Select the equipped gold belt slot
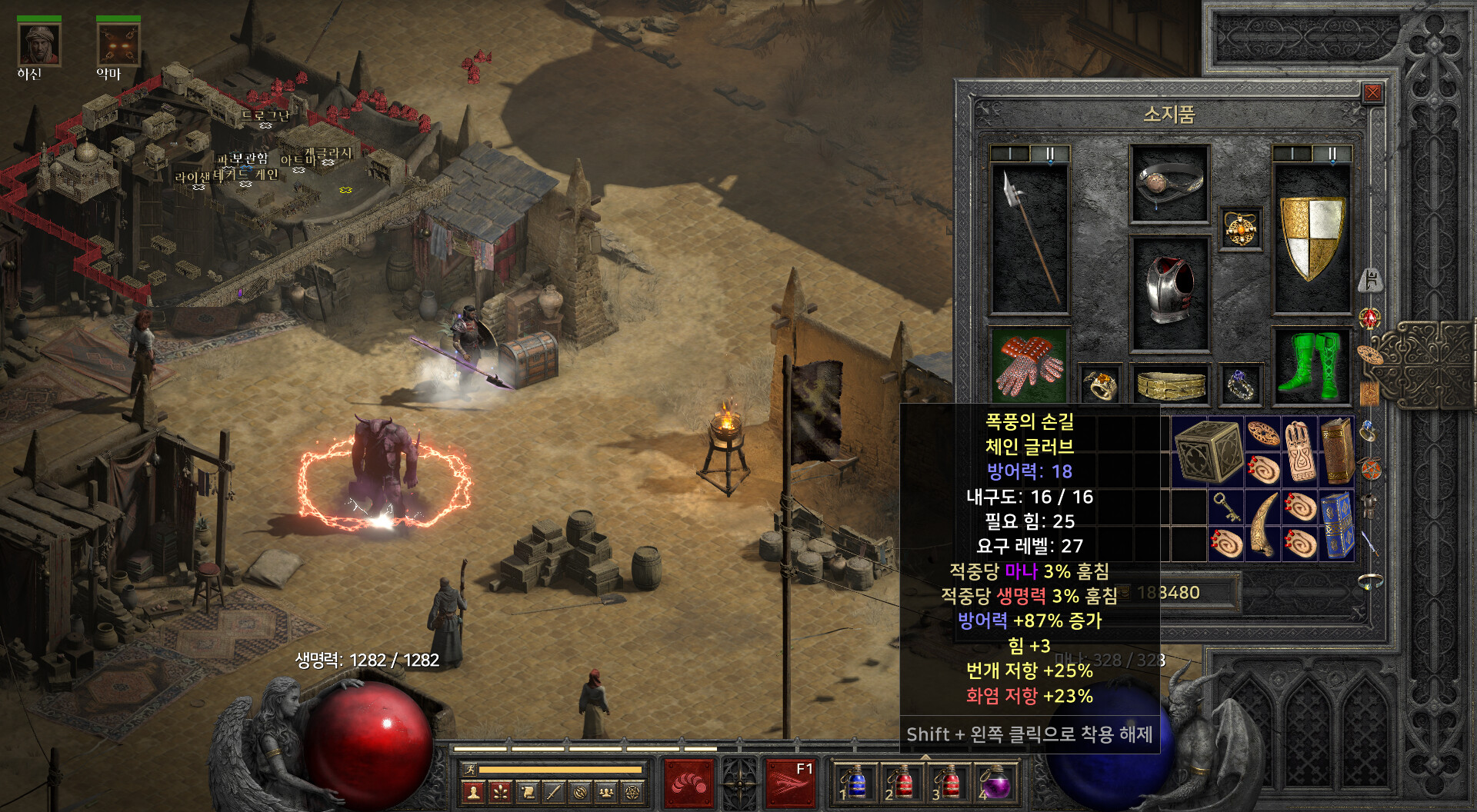 (1170, 384)
